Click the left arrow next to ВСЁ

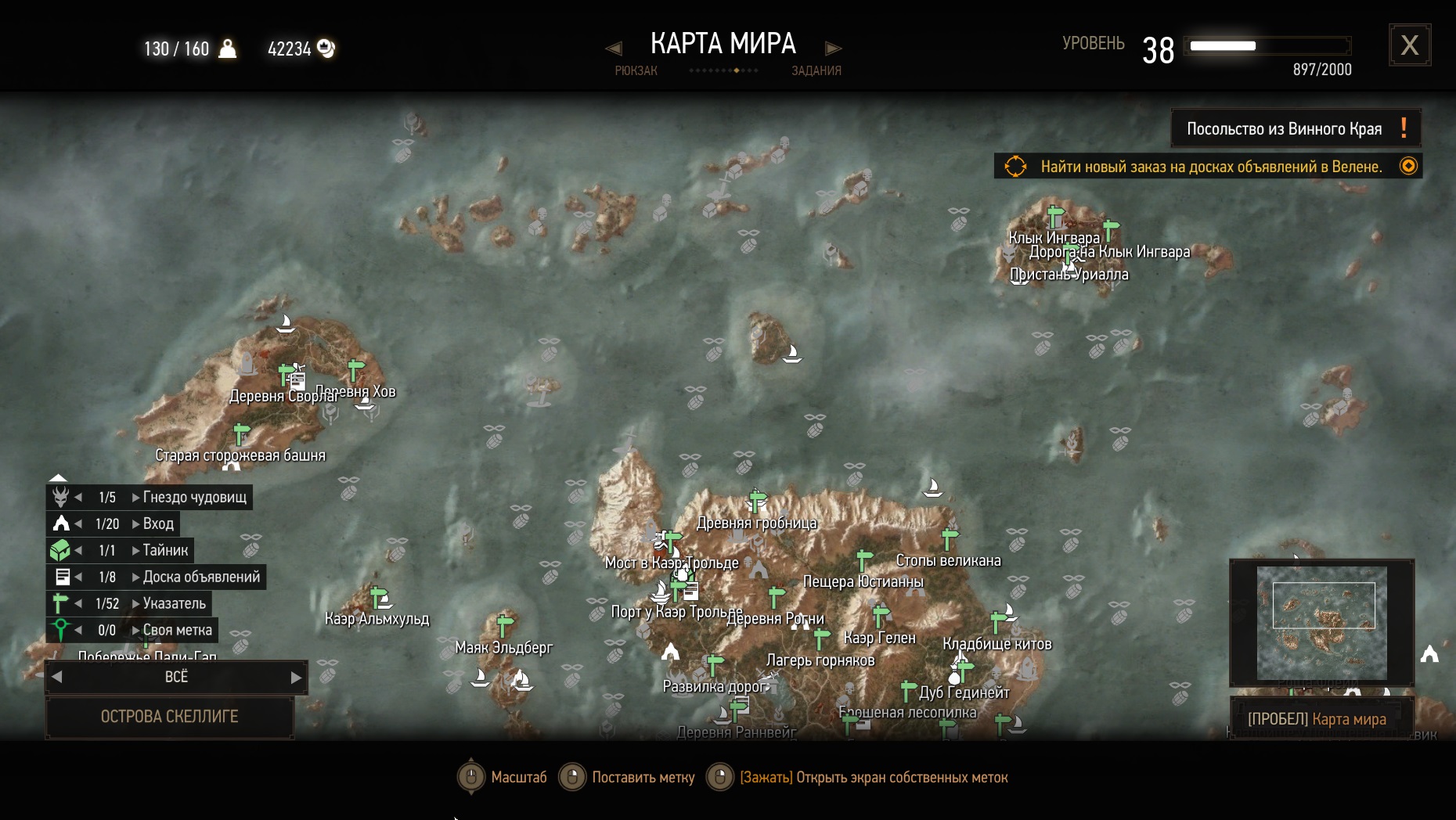pos(56,677)
